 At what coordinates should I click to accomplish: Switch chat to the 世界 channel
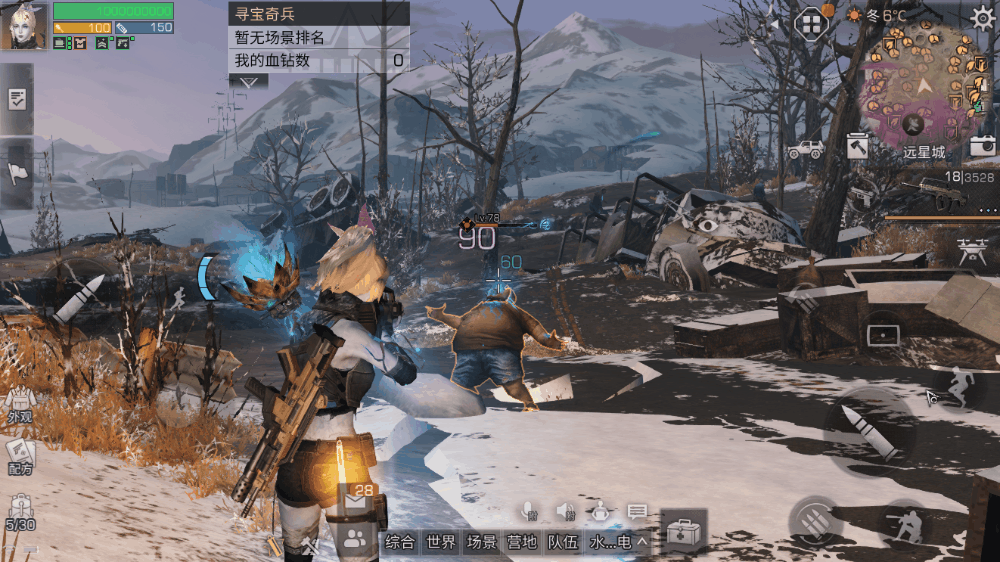point(441,542)
